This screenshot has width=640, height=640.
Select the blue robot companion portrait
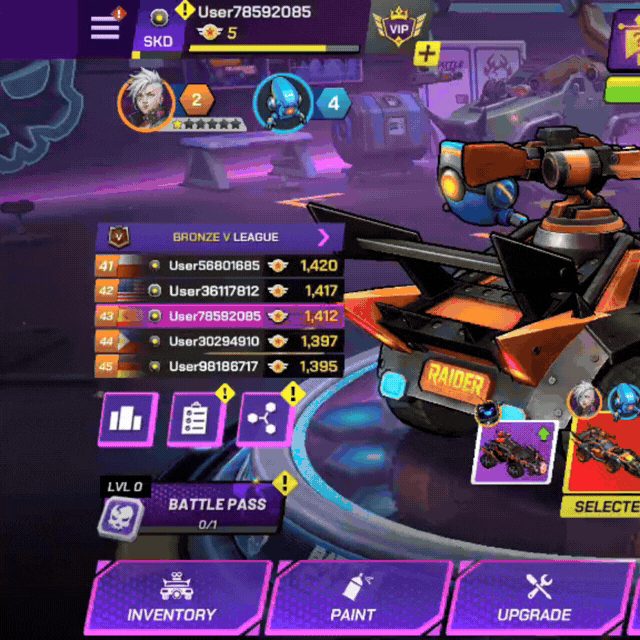tap(282, 102)
